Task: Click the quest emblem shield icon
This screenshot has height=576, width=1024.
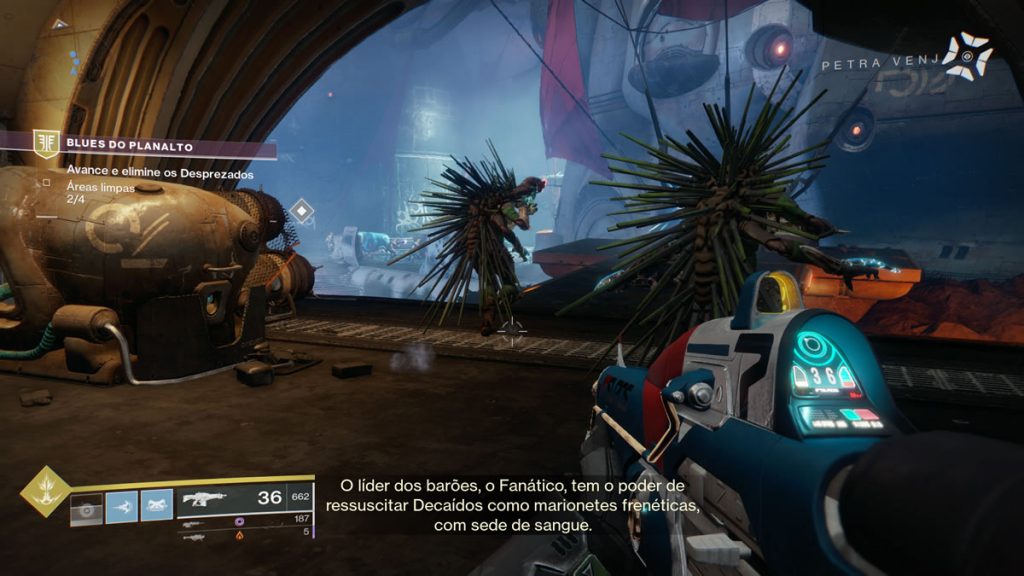Action: (46, 144)
